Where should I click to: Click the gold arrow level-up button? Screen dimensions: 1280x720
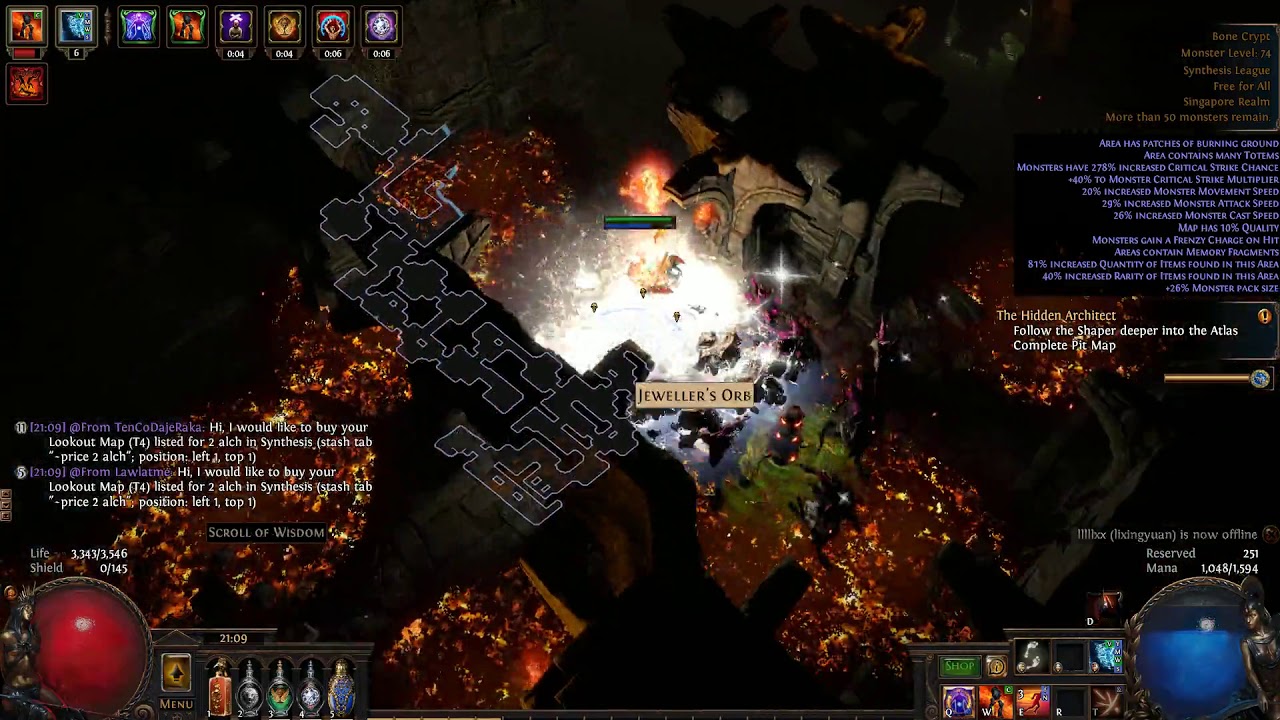click(176, 673)
